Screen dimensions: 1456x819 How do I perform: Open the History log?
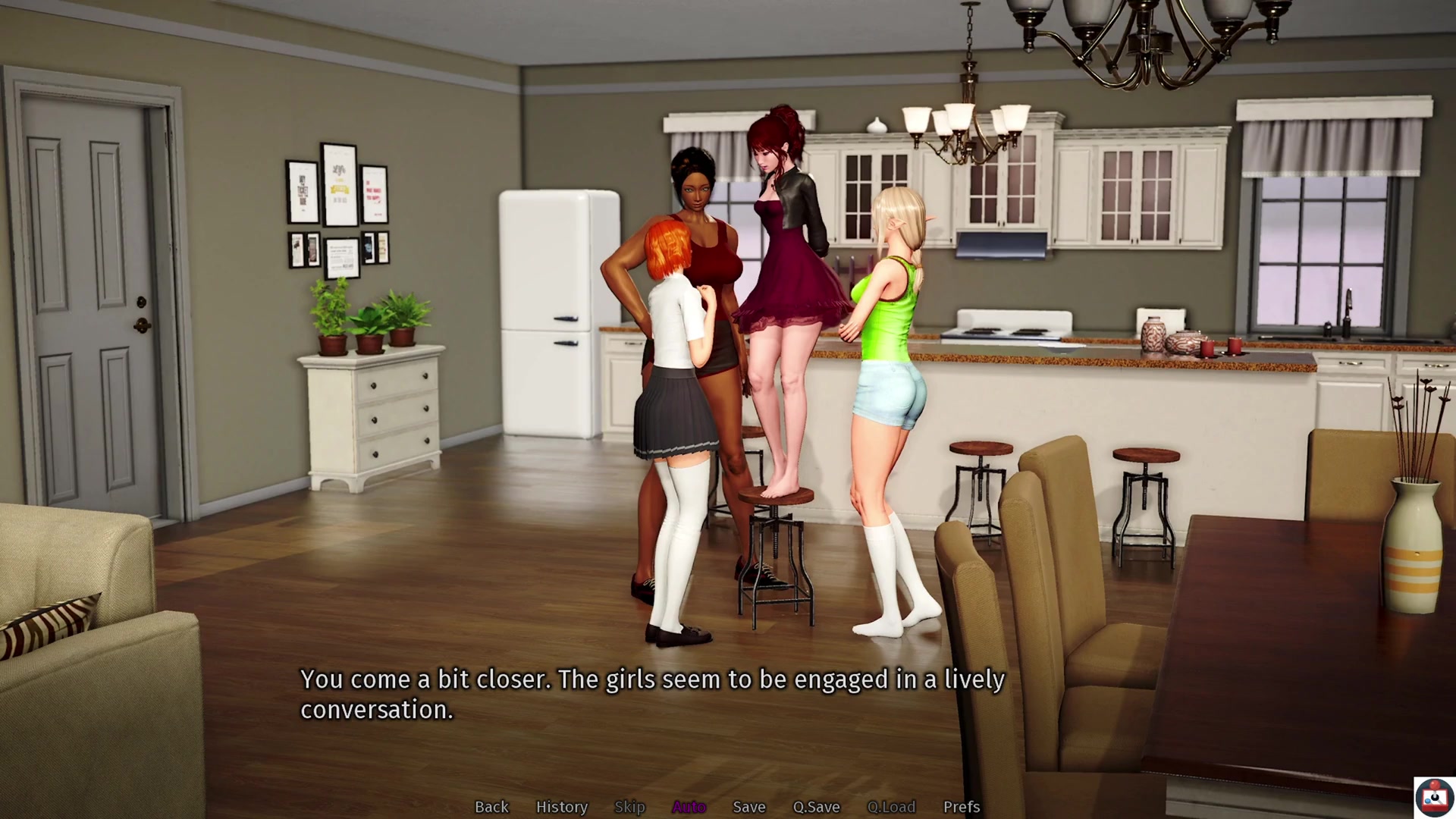(561, 807)
